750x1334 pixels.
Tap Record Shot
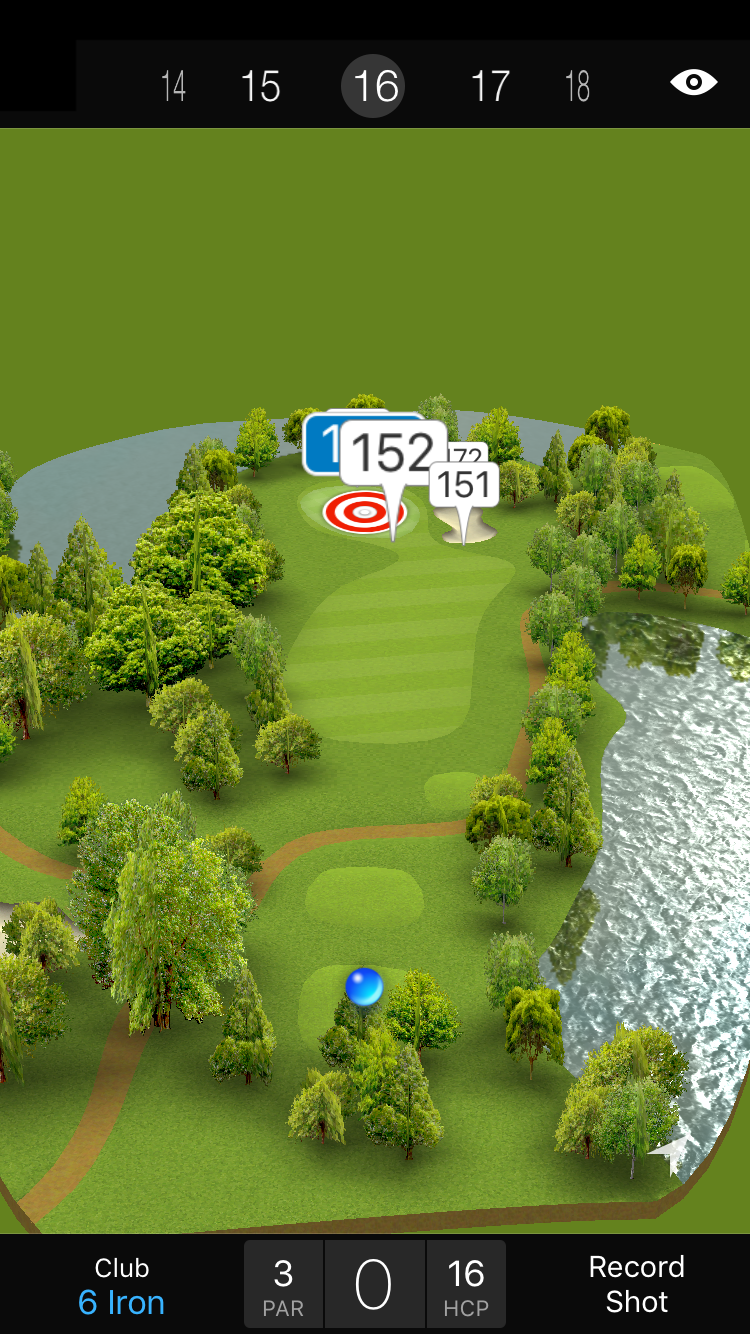pos(636,1284)
